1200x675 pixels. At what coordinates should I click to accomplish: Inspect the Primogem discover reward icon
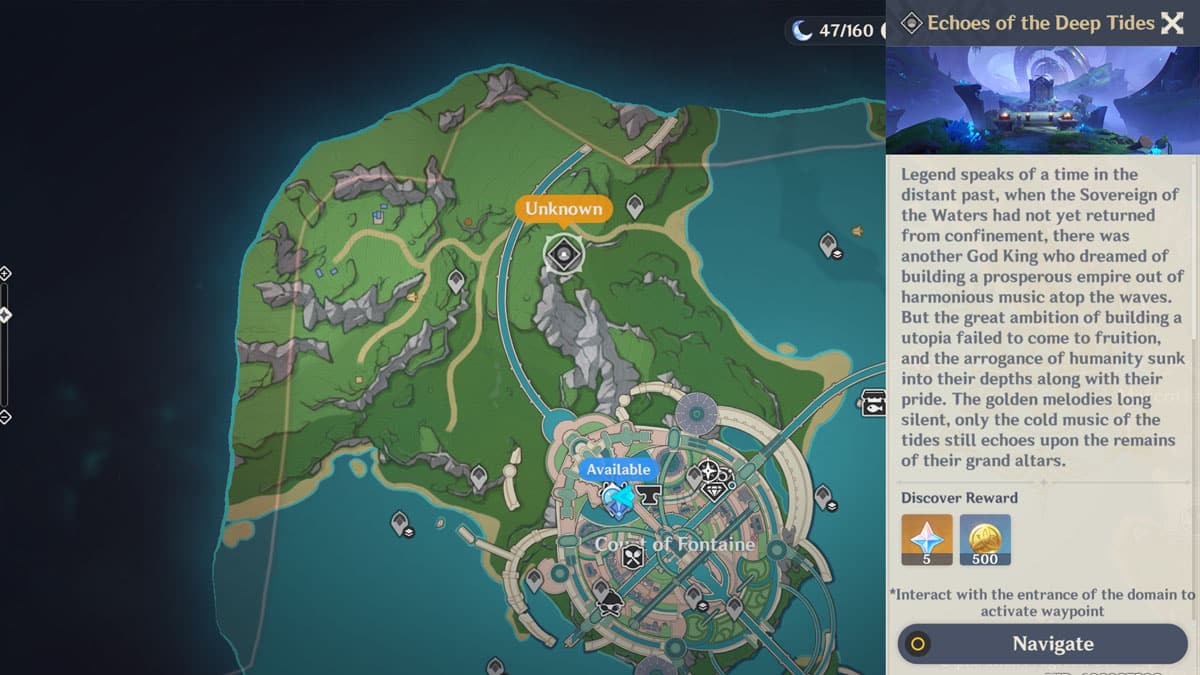pyautogui.click(x=926, y=540)
